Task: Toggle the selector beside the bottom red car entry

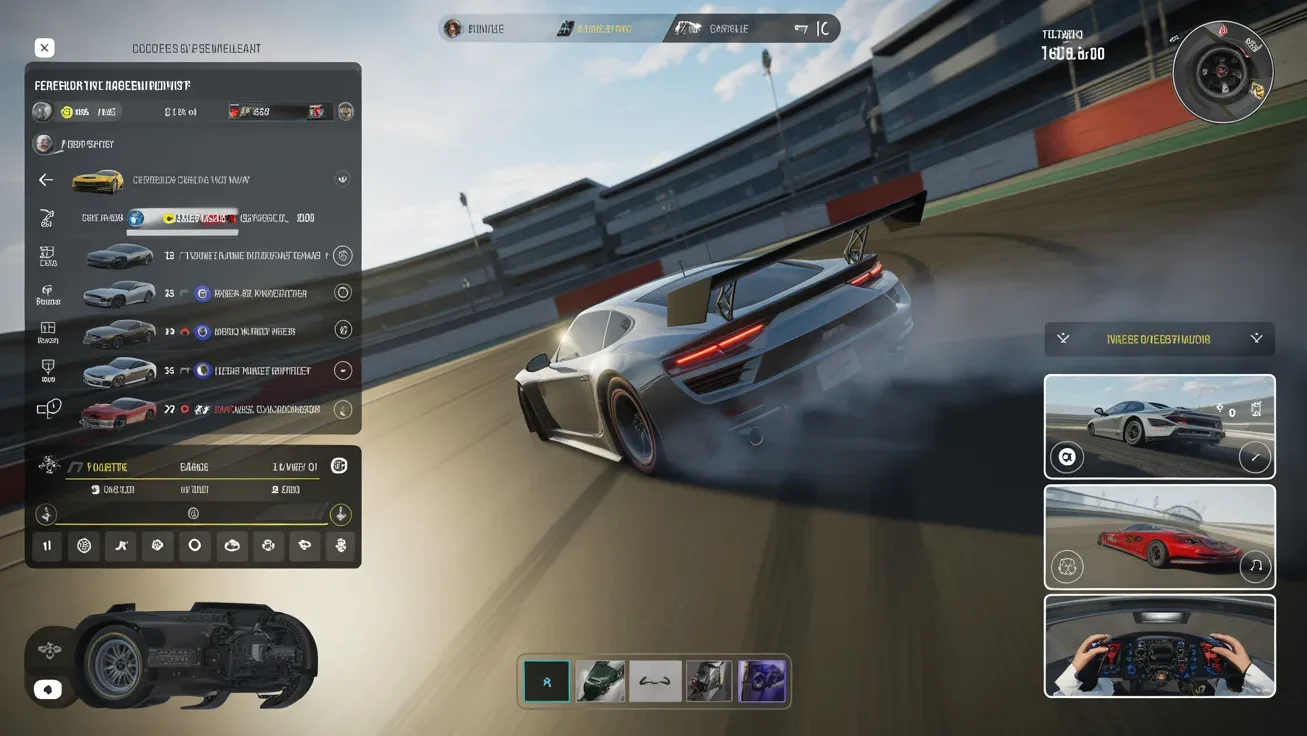Action: pos(342,408)
